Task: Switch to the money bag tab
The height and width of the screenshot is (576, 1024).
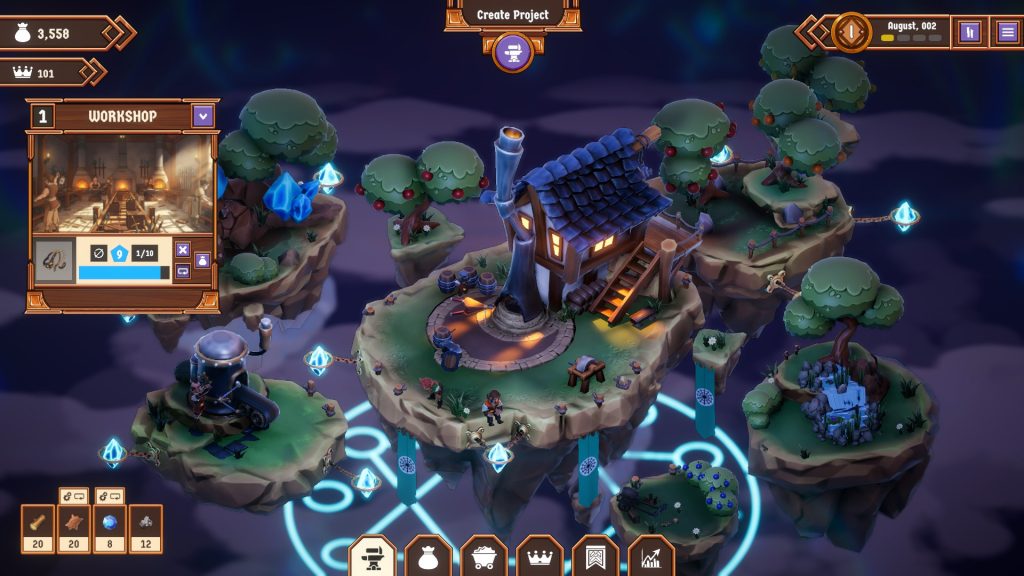Action: (428, 558)
